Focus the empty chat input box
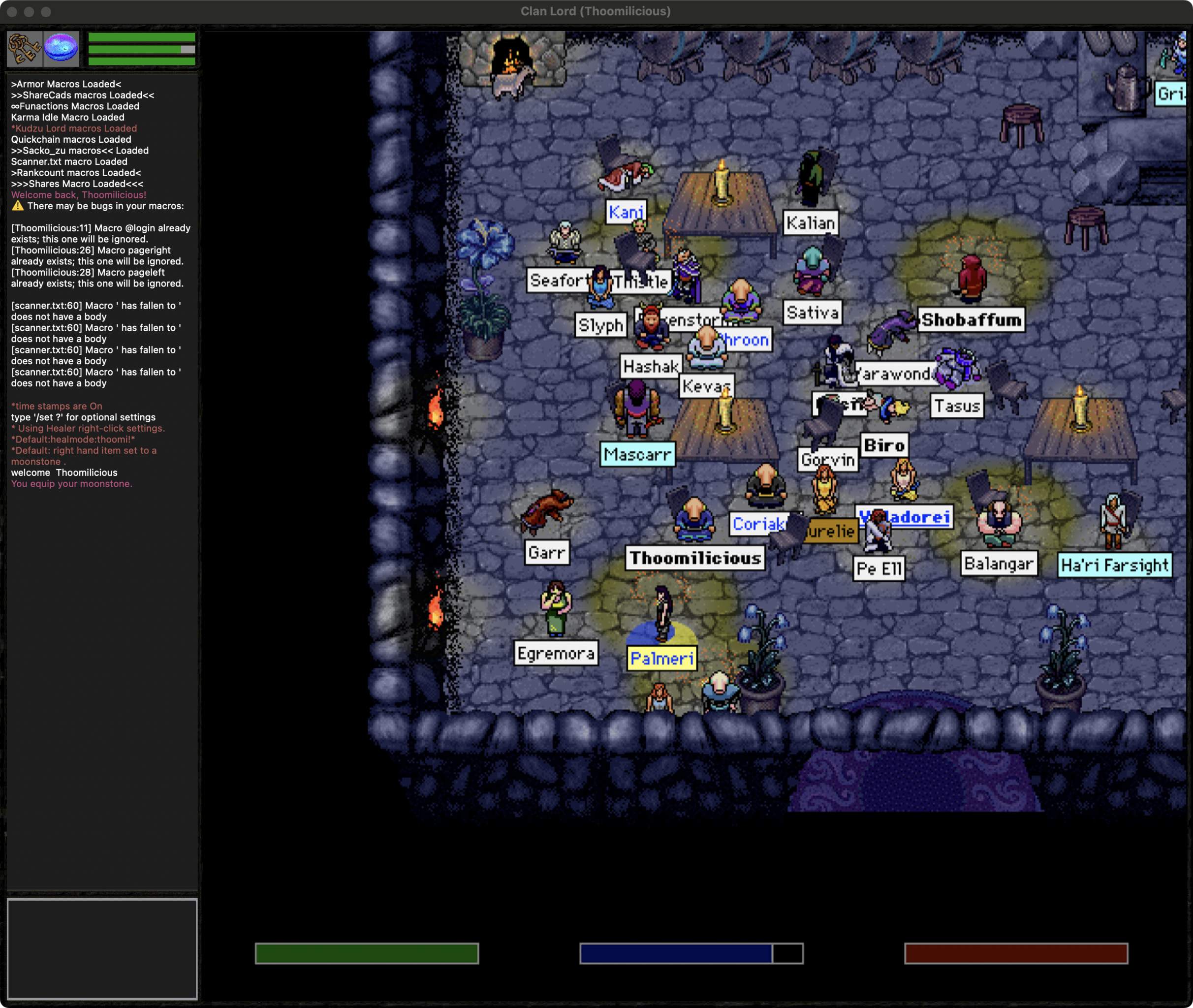The width and height of the screenshot is (1193, 1008). (x=102, y=947)
